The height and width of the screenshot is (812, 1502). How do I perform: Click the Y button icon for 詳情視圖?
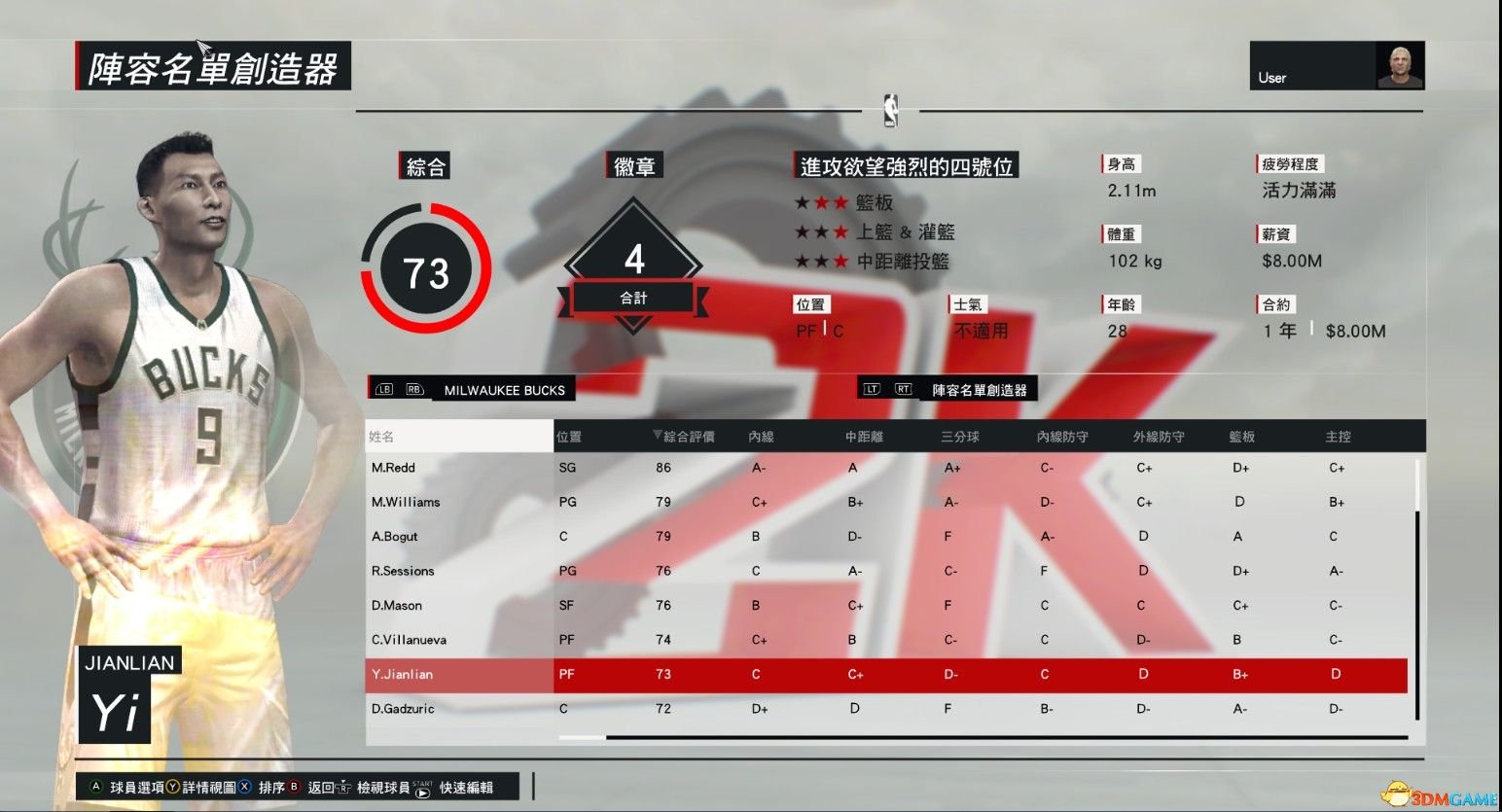click(173, 788)
